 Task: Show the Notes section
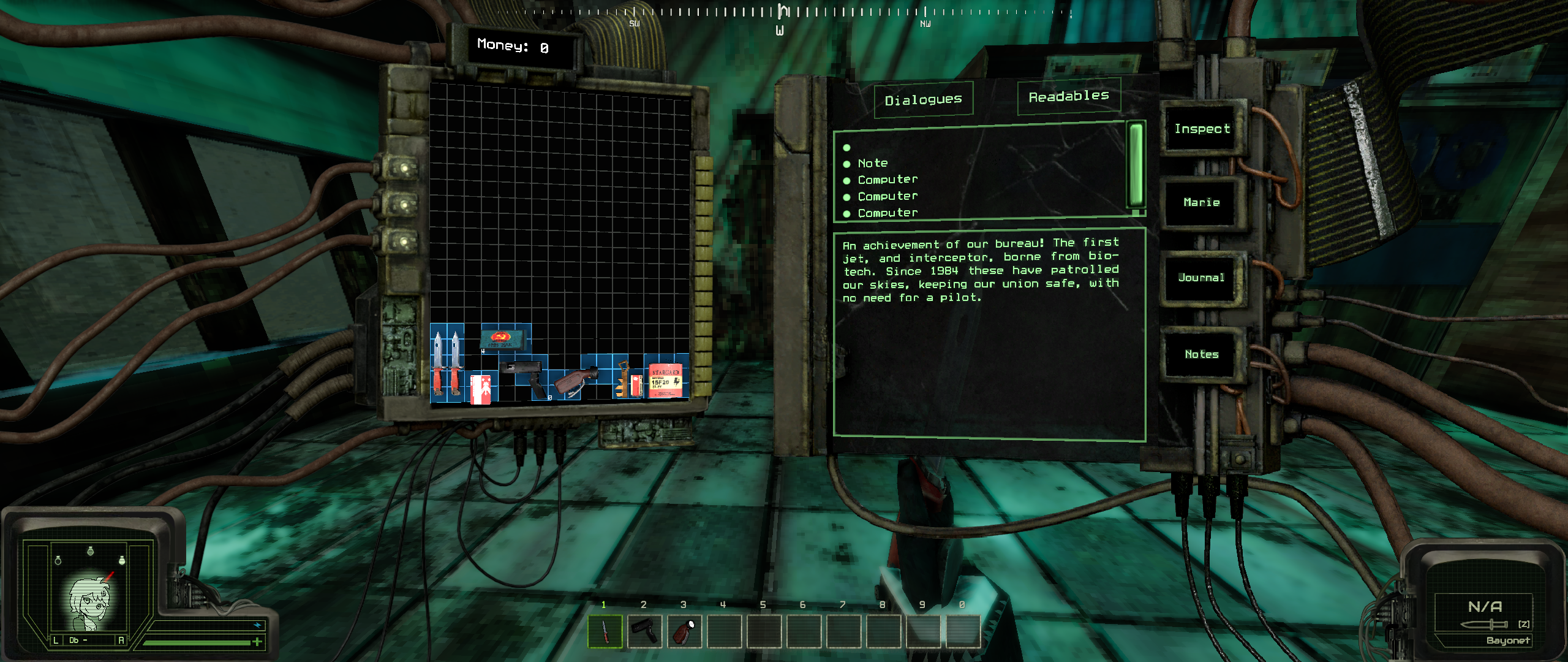(x=1201, y=355)
